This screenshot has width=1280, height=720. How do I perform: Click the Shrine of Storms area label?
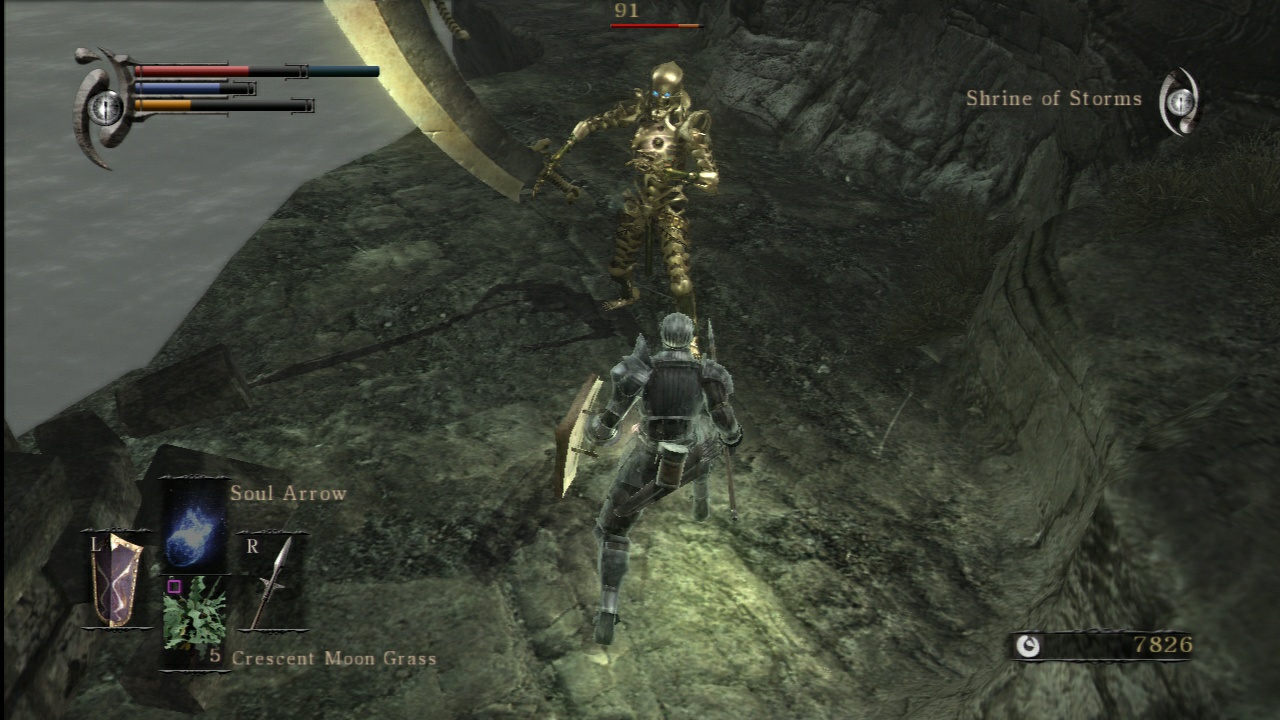pyautogui.click(x=1053, y=99)
